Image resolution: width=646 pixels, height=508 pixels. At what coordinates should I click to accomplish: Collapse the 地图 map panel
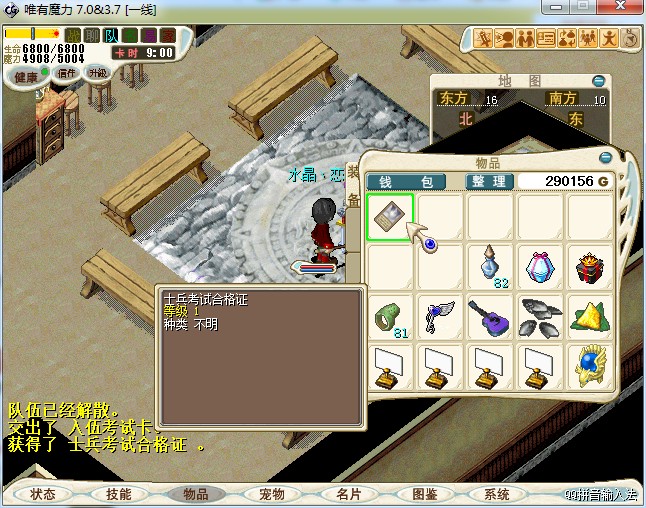click(598, 81)
